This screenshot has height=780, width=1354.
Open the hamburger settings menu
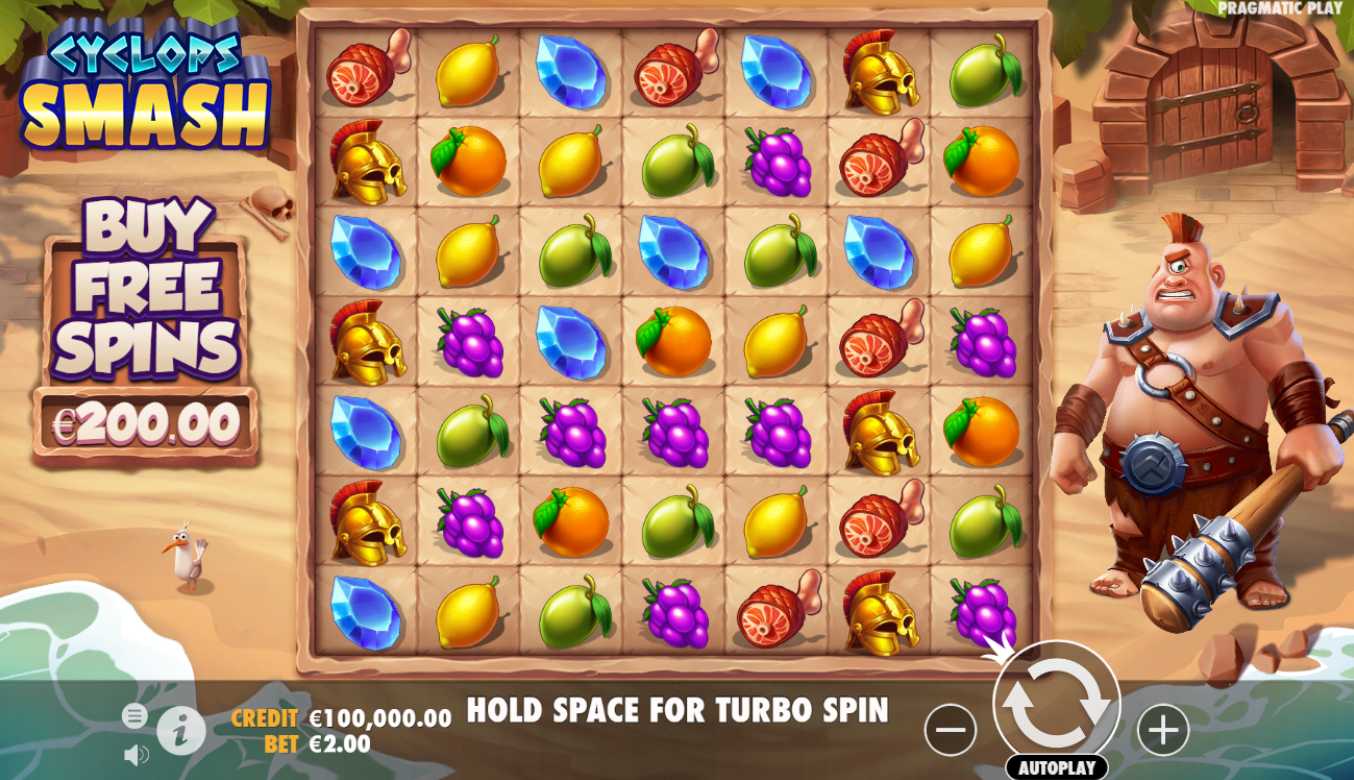[135, 716]
